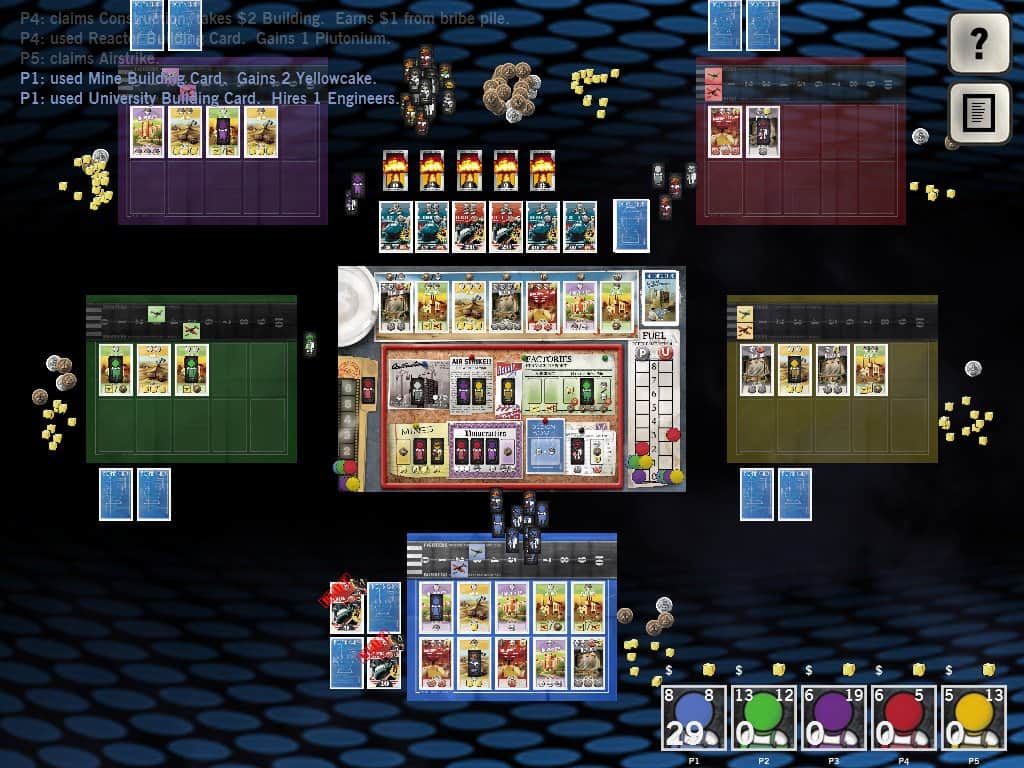
Task: Select the Design Bomb blue card space
Action: [545, 446]
